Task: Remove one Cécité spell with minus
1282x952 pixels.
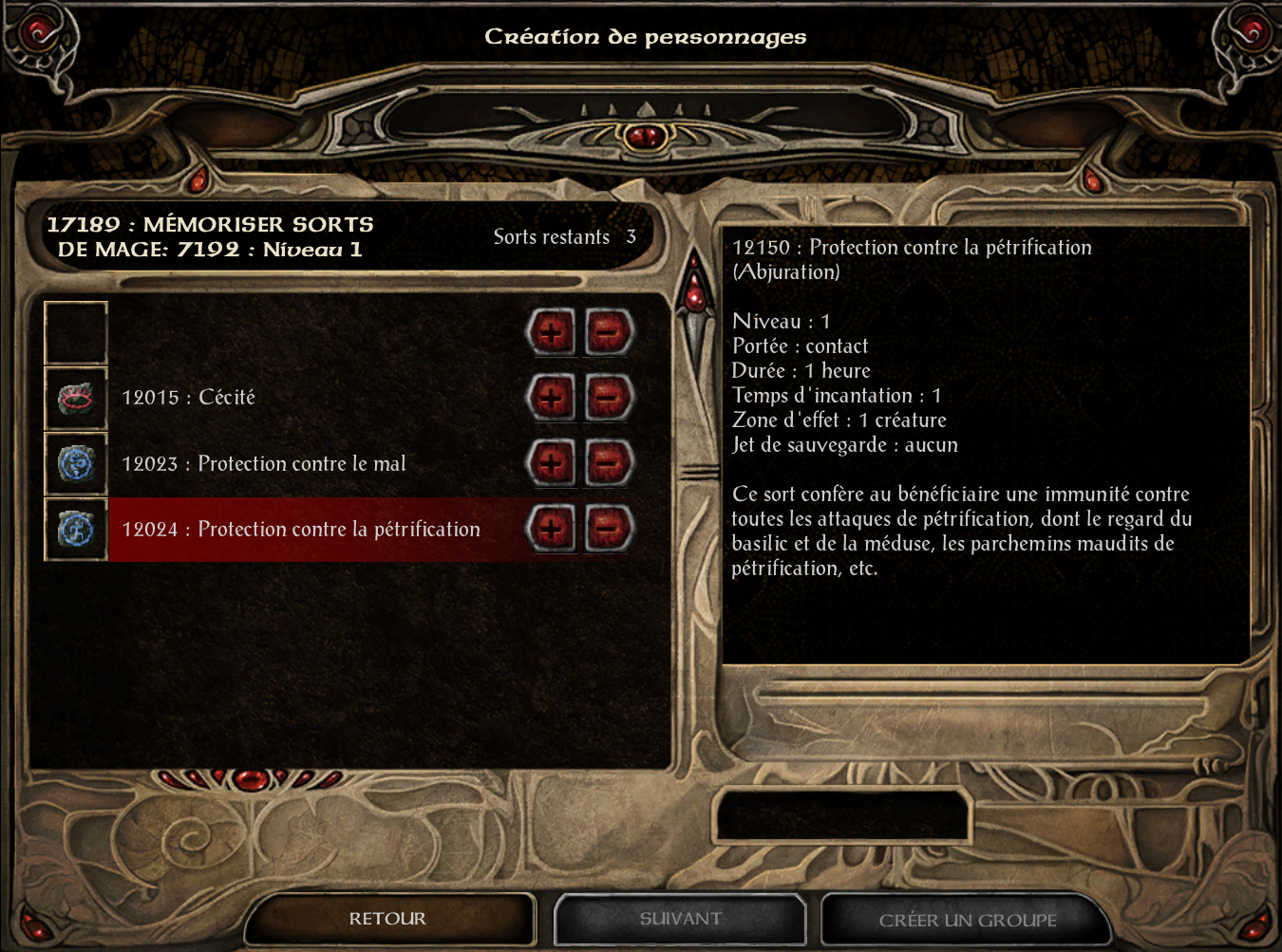Action: click(x=609, y=398)
